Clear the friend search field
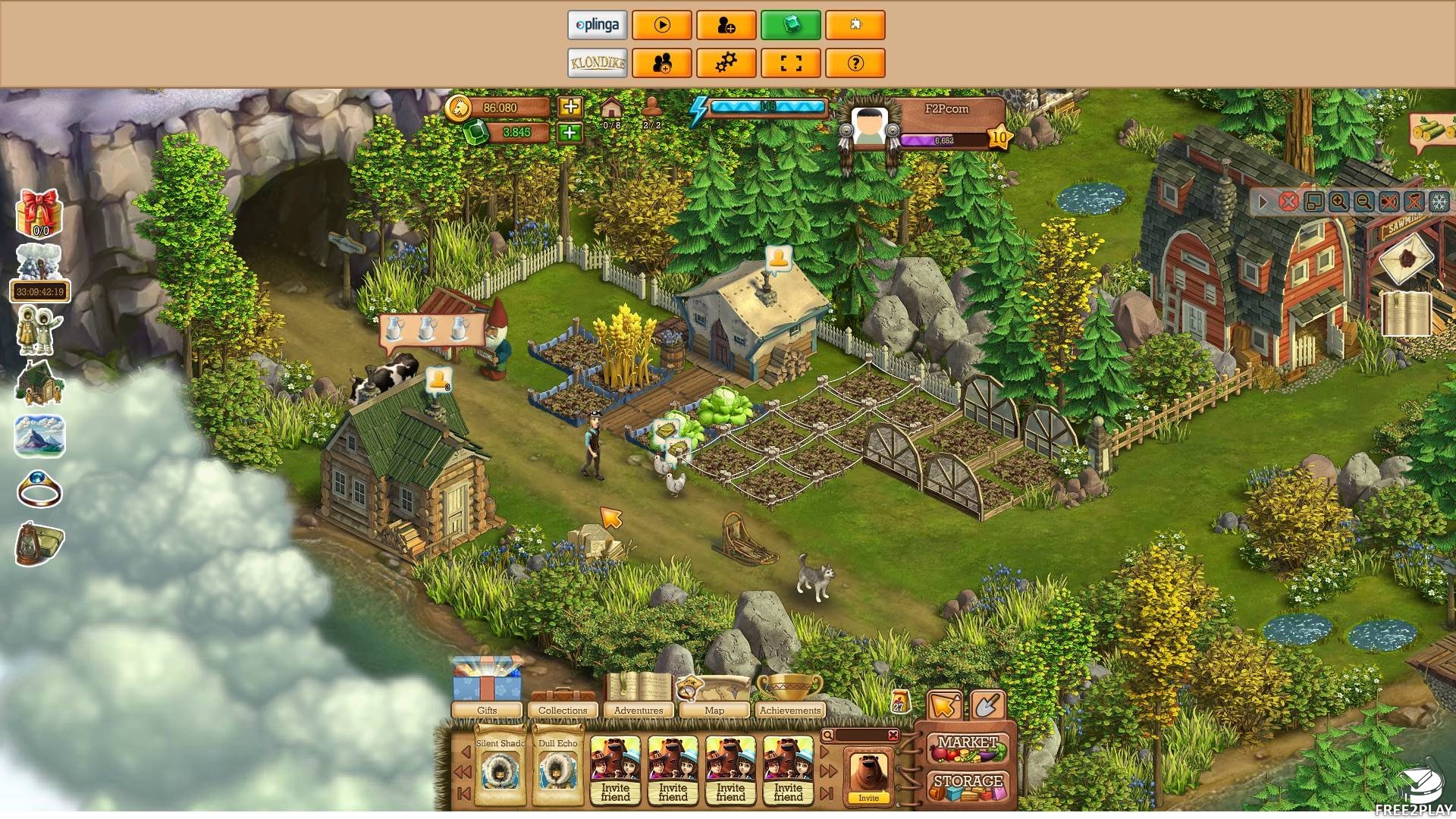This screenshot has width=1456, height=819. [x=893, y=735]
